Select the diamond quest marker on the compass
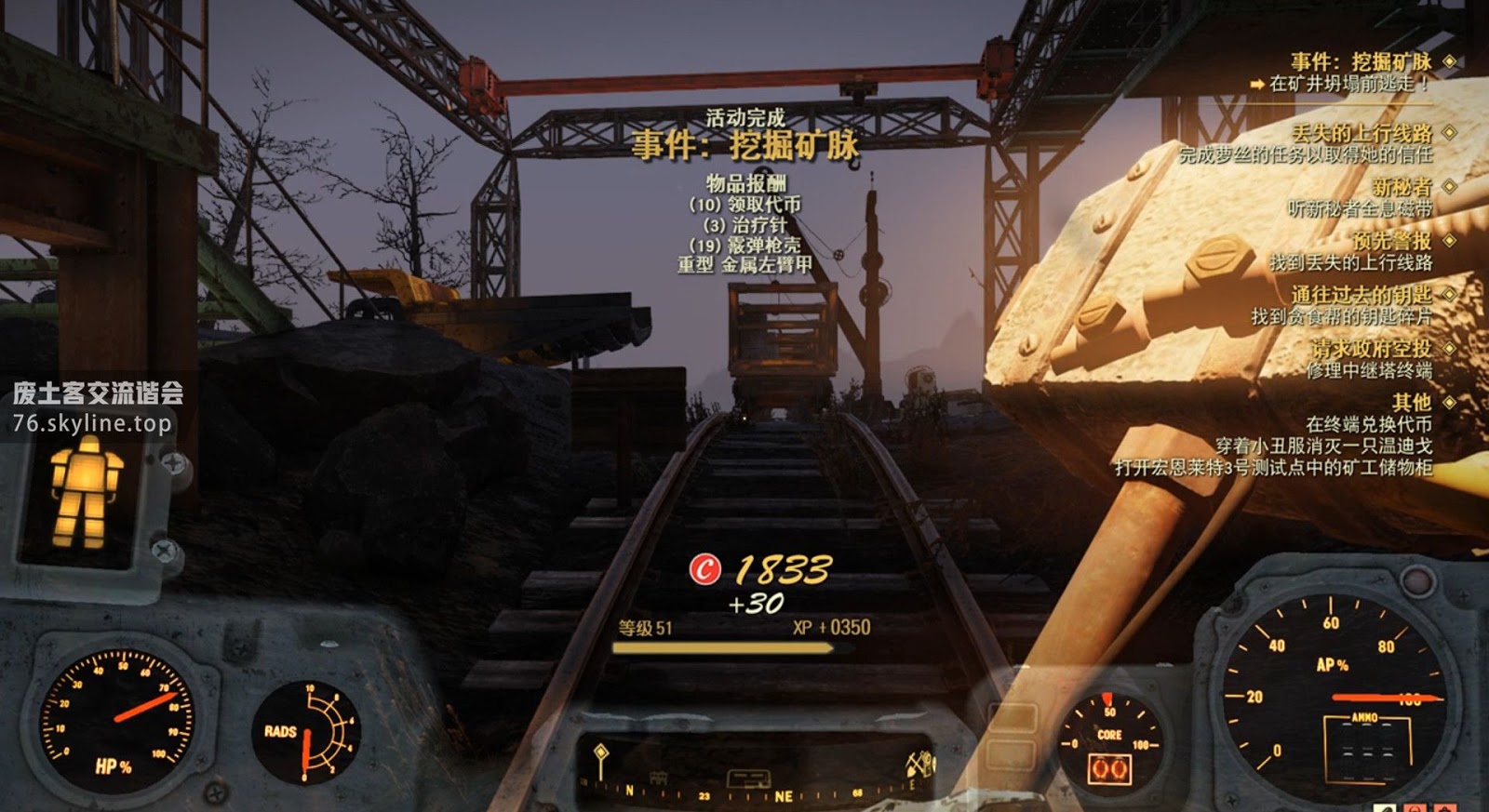 pos(601,753)
